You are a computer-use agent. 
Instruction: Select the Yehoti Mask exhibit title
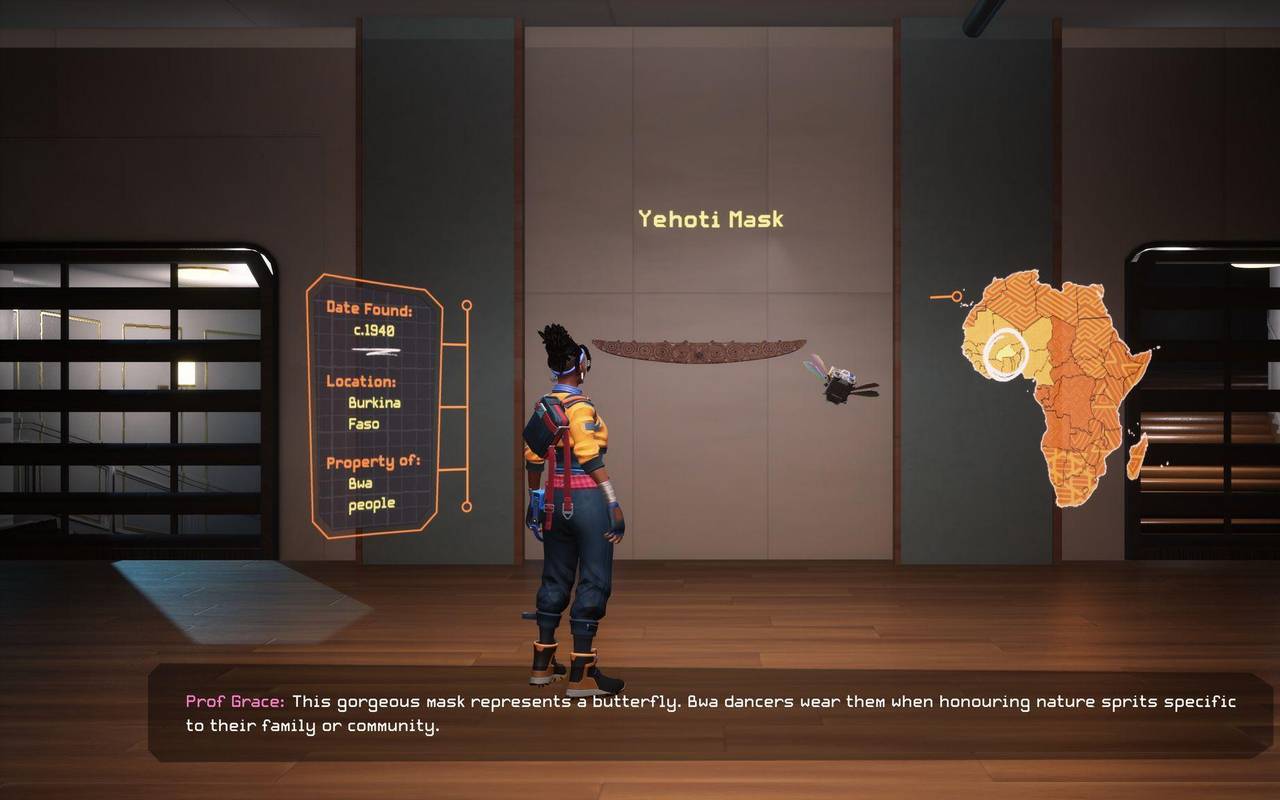711,219
